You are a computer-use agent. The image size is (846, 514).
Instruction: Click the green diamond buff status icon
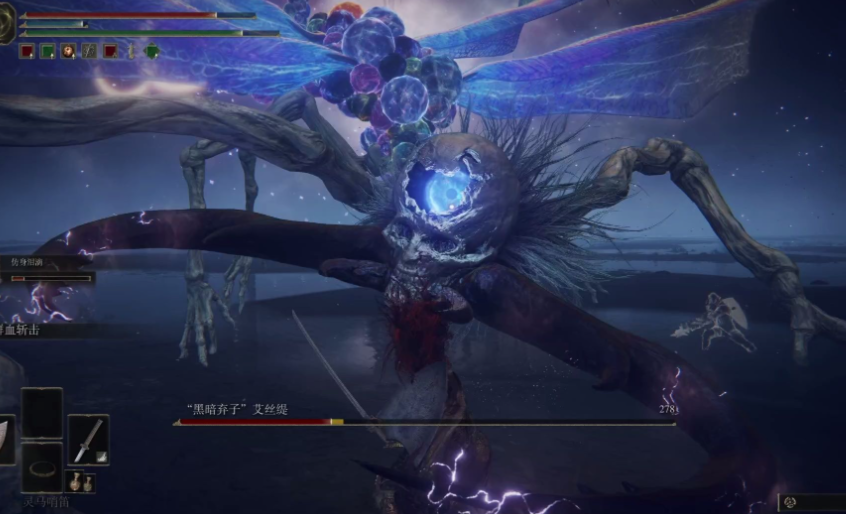pyautogui.click(x=152, y=50)
